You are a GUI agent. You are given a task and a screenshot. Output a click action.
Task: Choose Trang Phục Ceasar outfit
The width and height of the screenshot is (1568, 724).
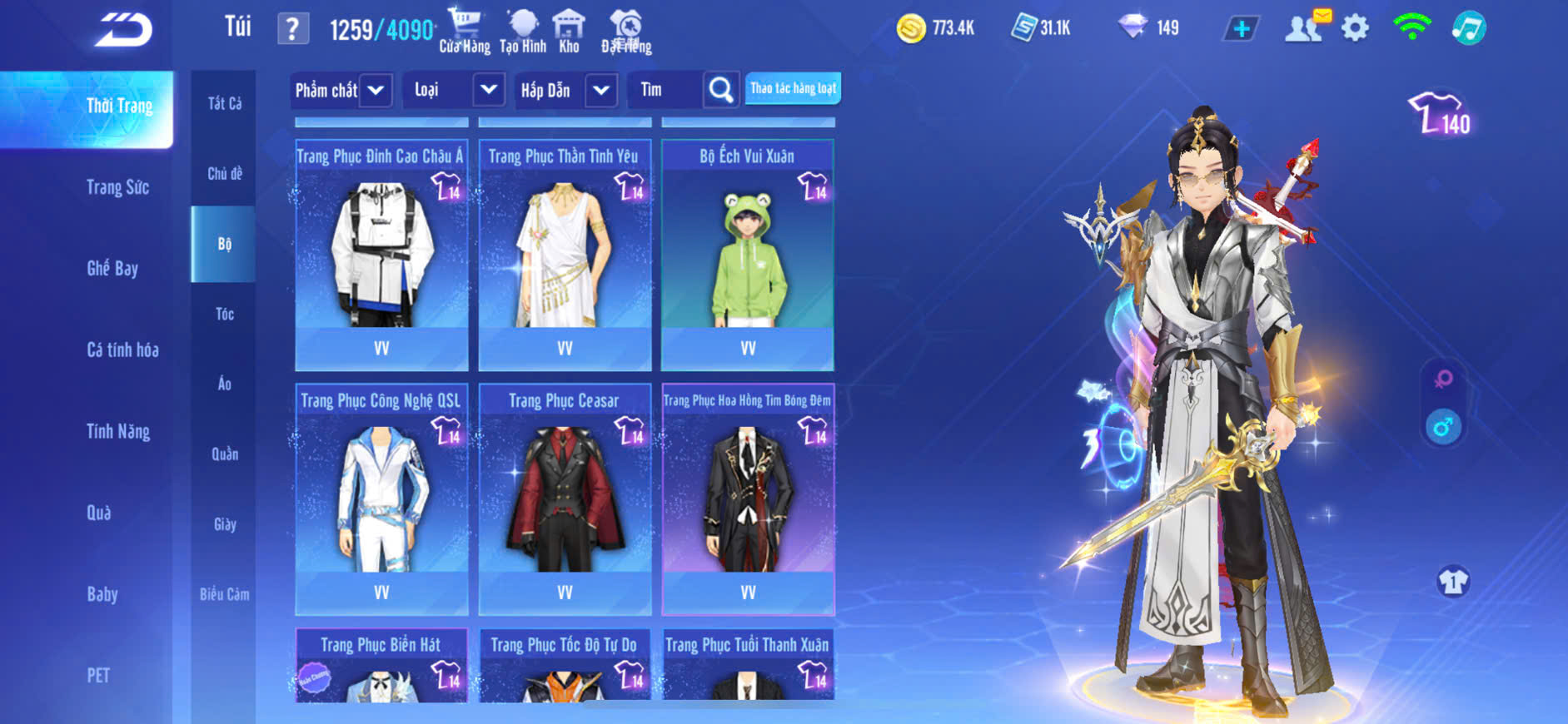coord(565,498)
